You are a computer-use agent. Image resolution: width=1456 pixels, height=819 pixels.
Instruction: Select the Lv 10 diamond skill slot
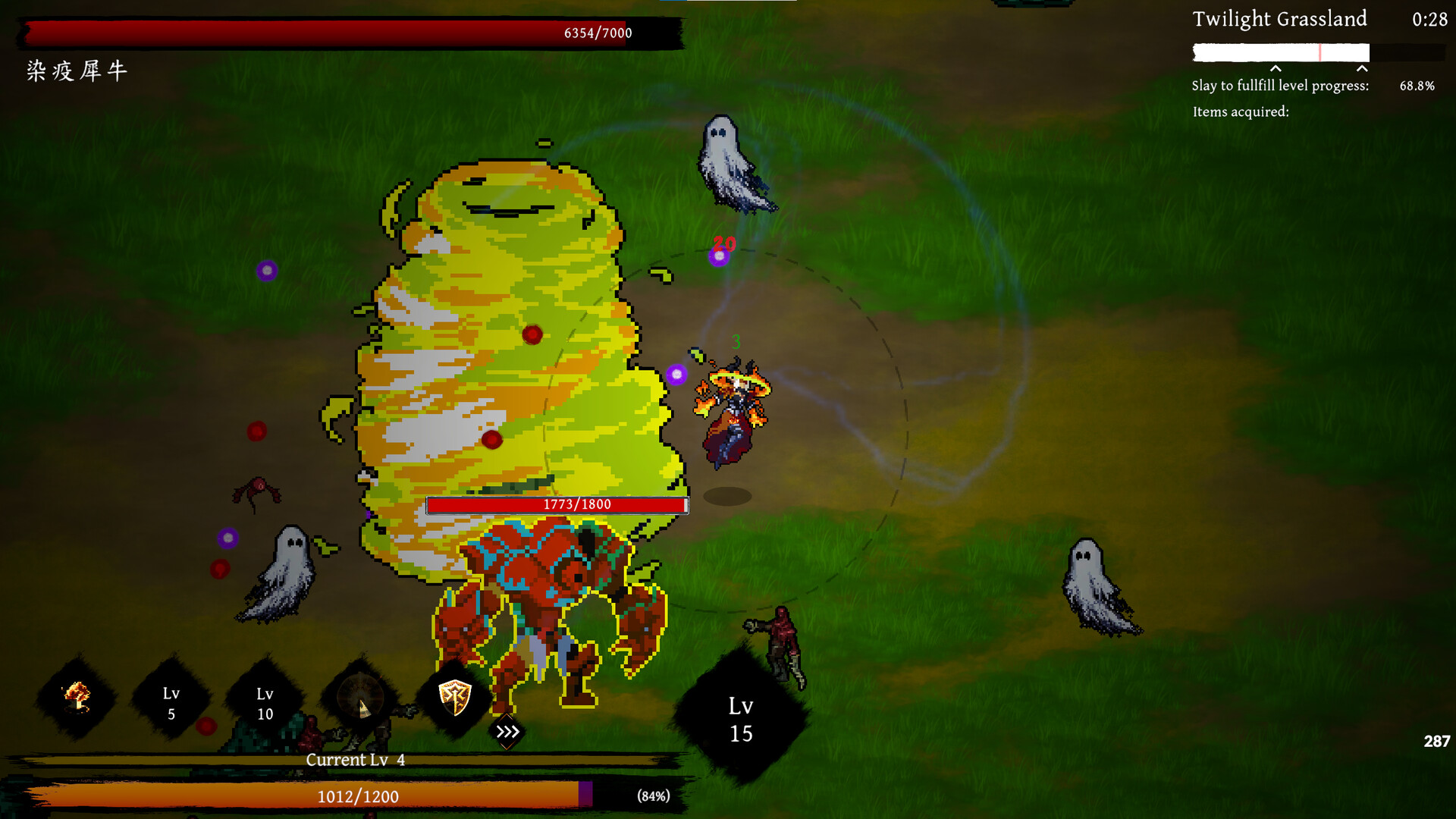pos(264,703)
